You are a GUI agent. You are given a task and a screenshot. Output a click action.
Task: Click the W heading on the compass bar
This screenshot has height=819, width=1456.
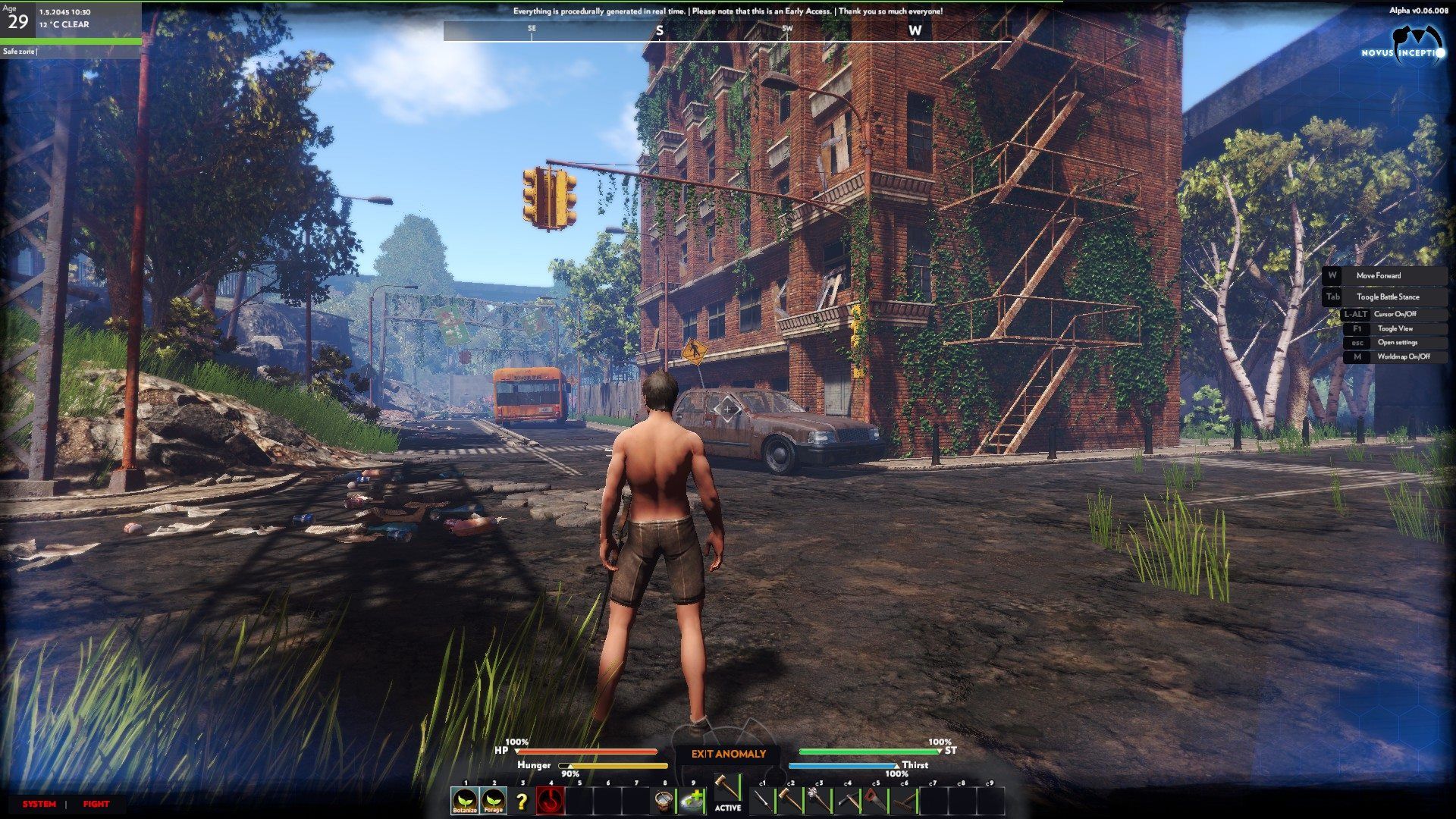click(915, 33)
